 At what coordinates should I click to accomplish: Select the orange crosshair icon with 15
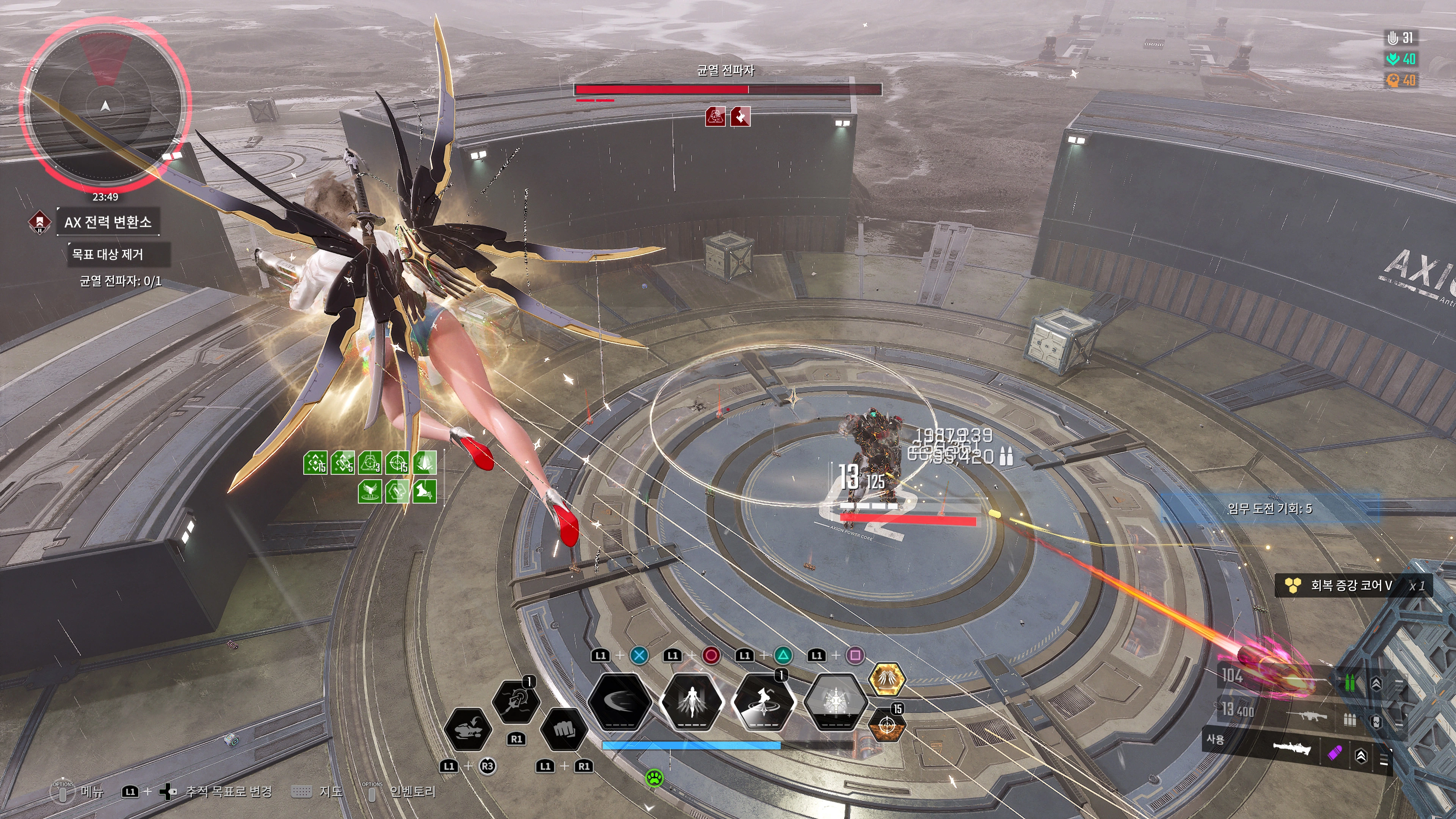[x=886, y=725]
